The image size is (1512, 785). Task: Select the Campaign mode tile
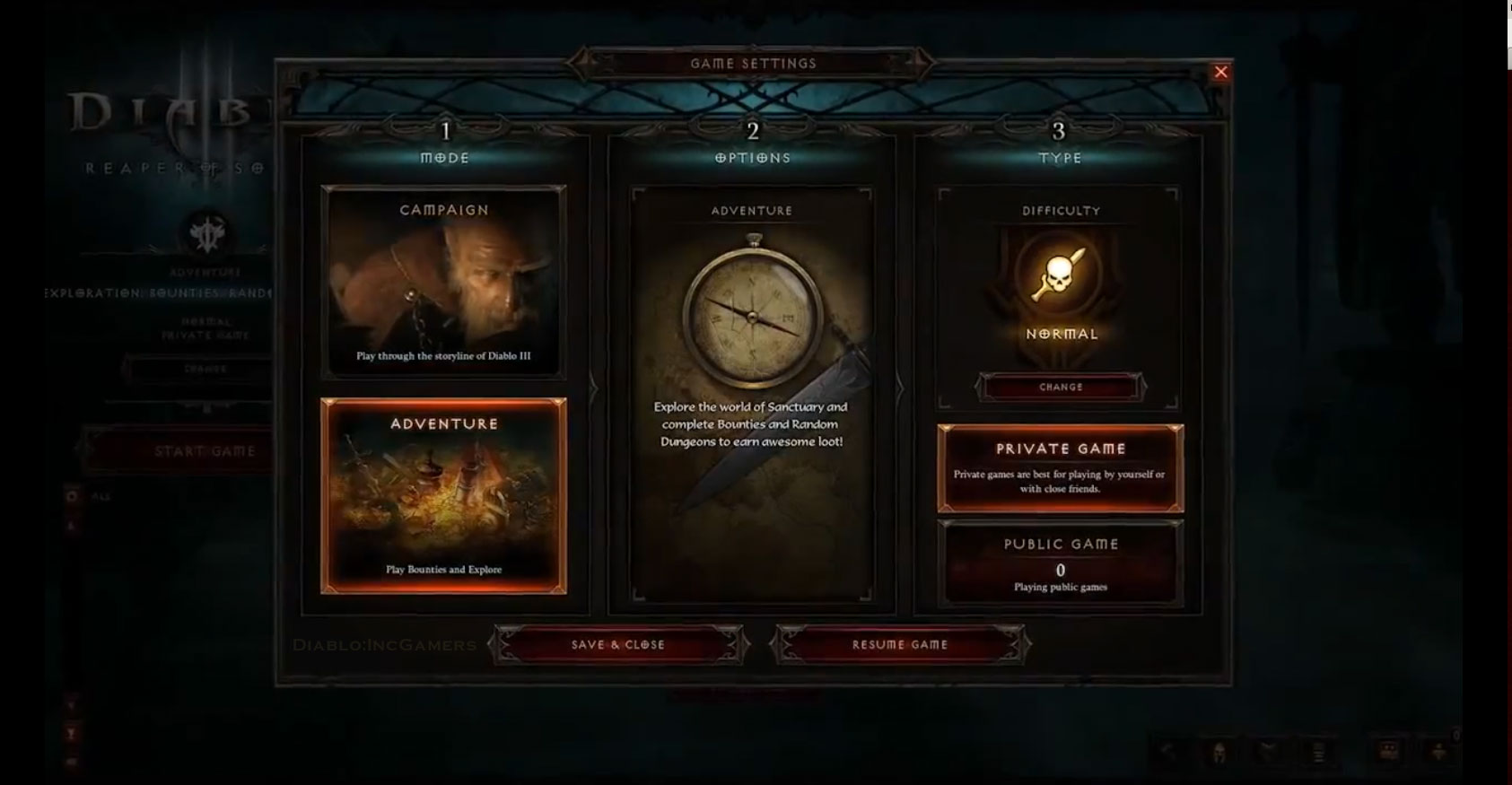tap(443, 282)
